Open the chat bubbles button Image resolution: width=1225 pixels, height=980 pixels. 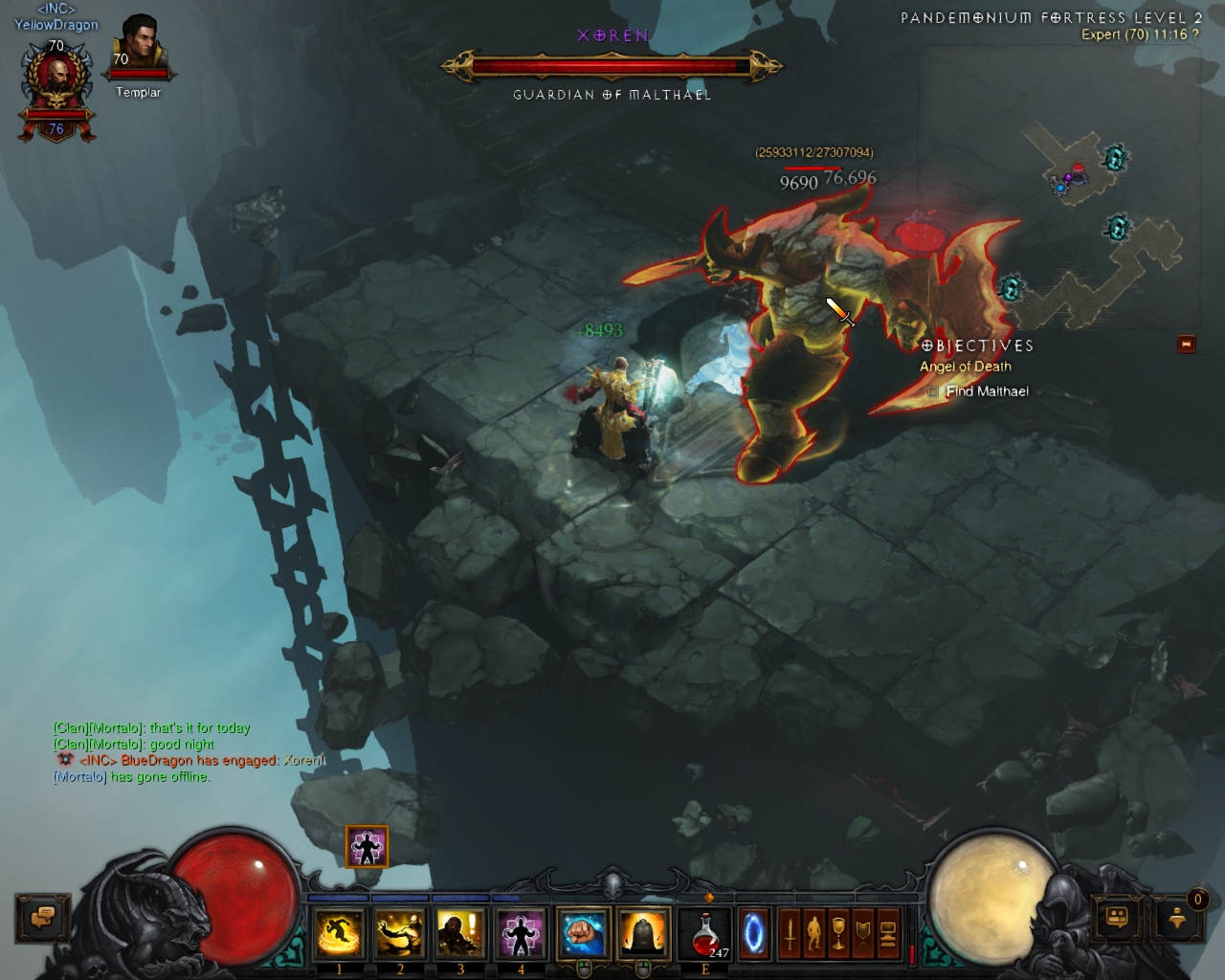click(x=43, y=918)
